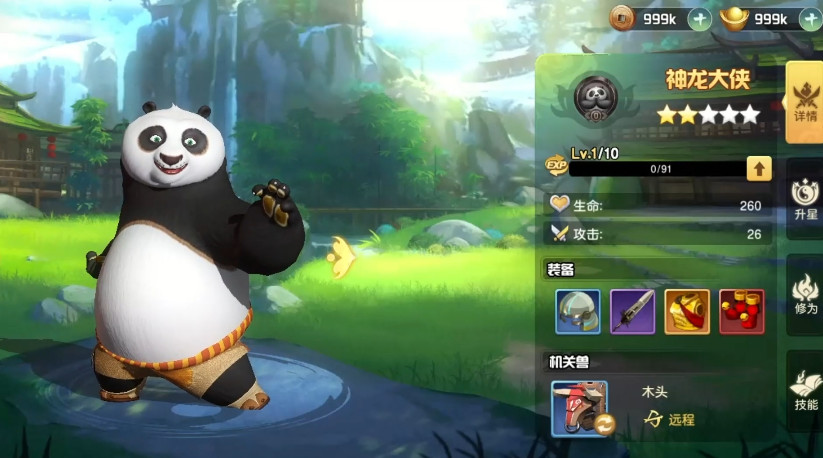Click the golden arrow to next hero
Screen dimensions: 823x458
click(x=342, y=257)
